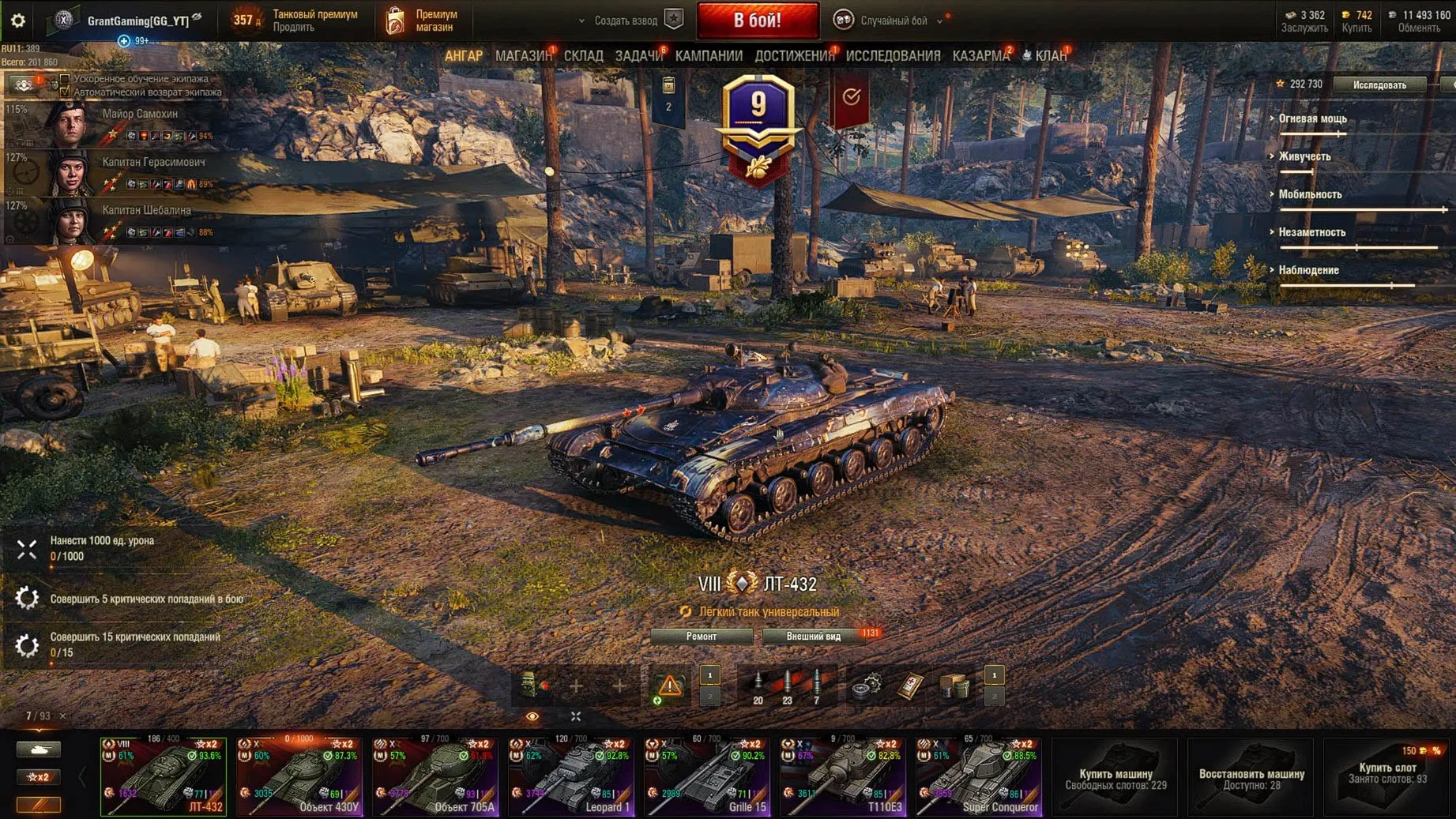Toggle Ускоренное обучение экипажа checkbox
The height and width of the screenshot is (819, 1456).
(65, 79)
